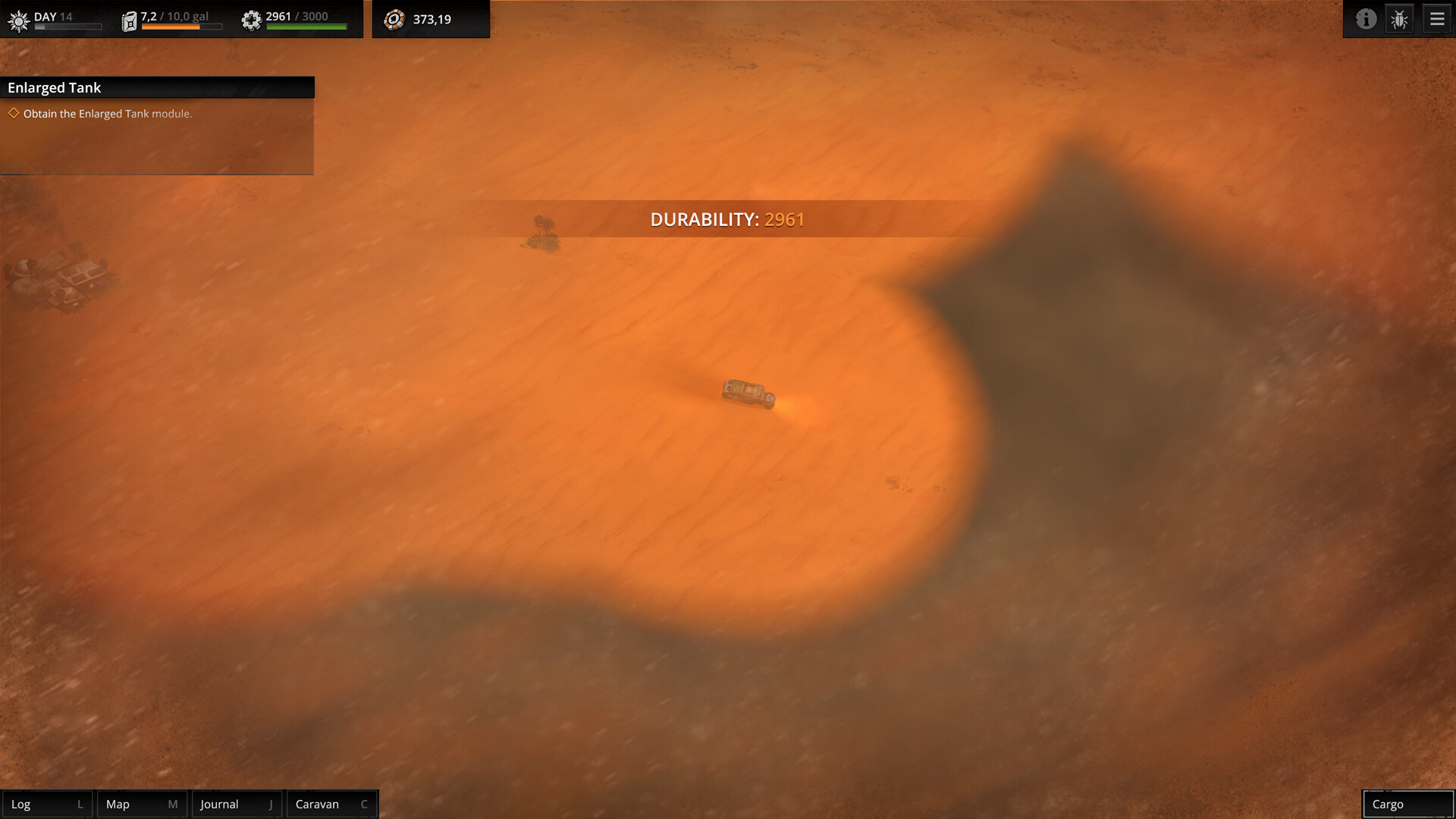The height and width of the screenshot is (819, 1456).
Task: Click the objective diamond marker icon
Action: [13, 113]
